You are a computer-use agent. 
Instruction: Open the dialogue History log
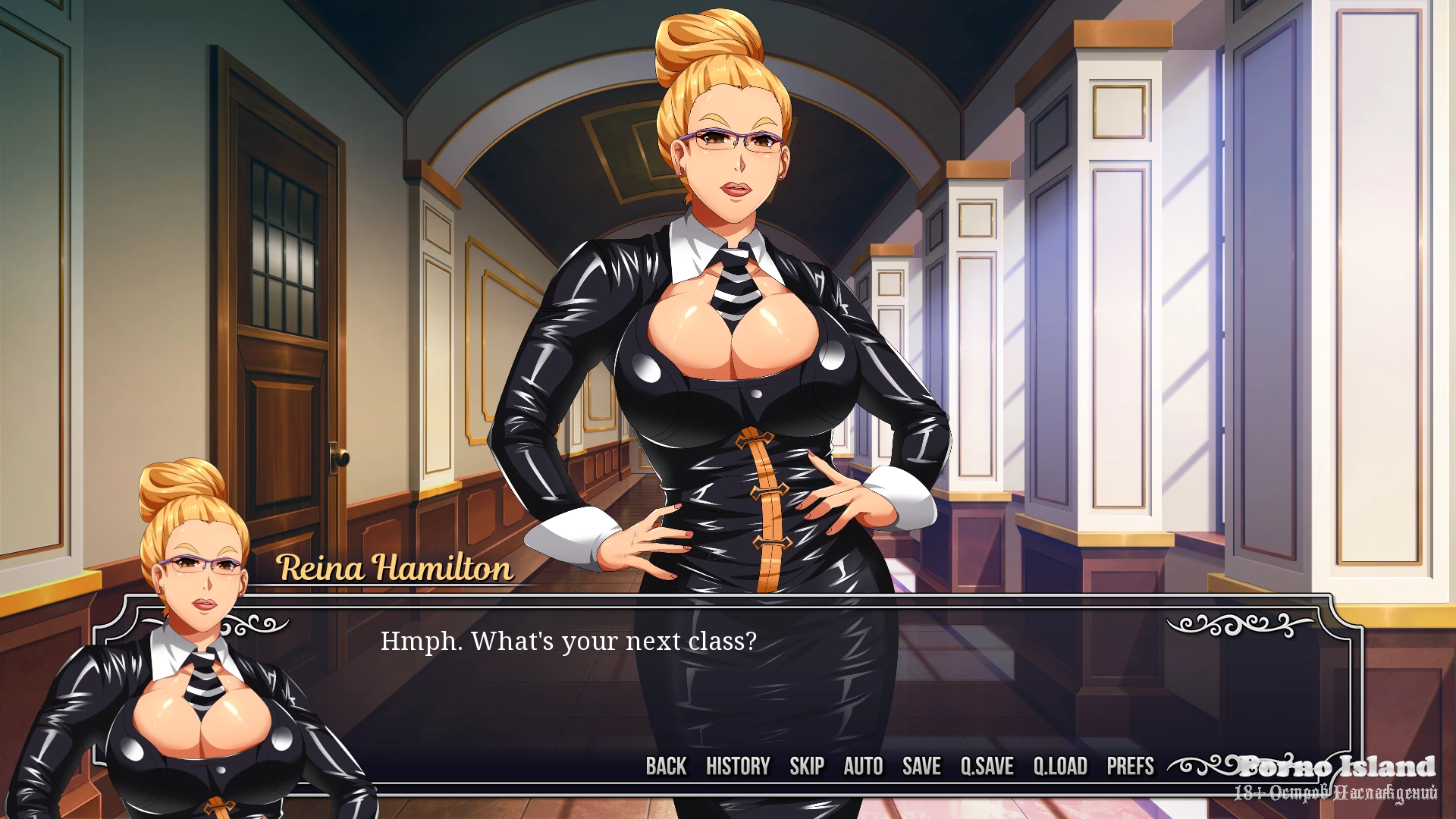738,767
